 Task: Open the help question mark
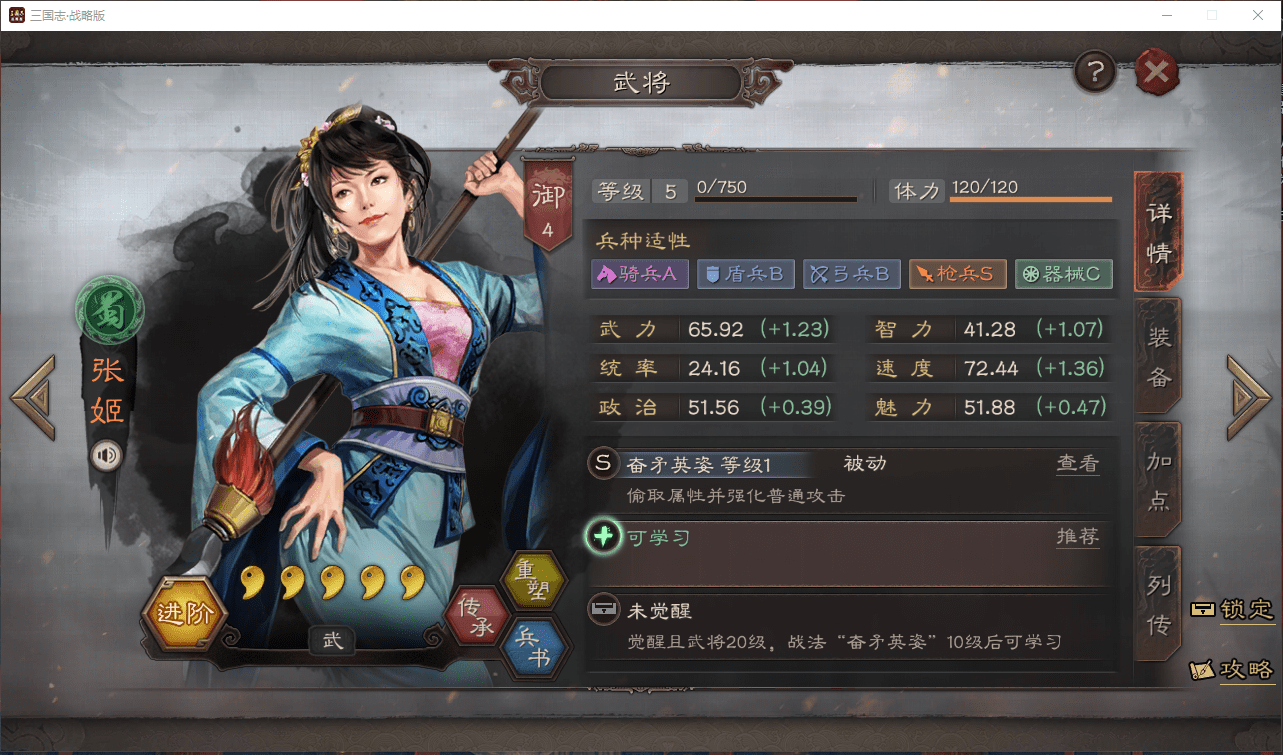1094,72
